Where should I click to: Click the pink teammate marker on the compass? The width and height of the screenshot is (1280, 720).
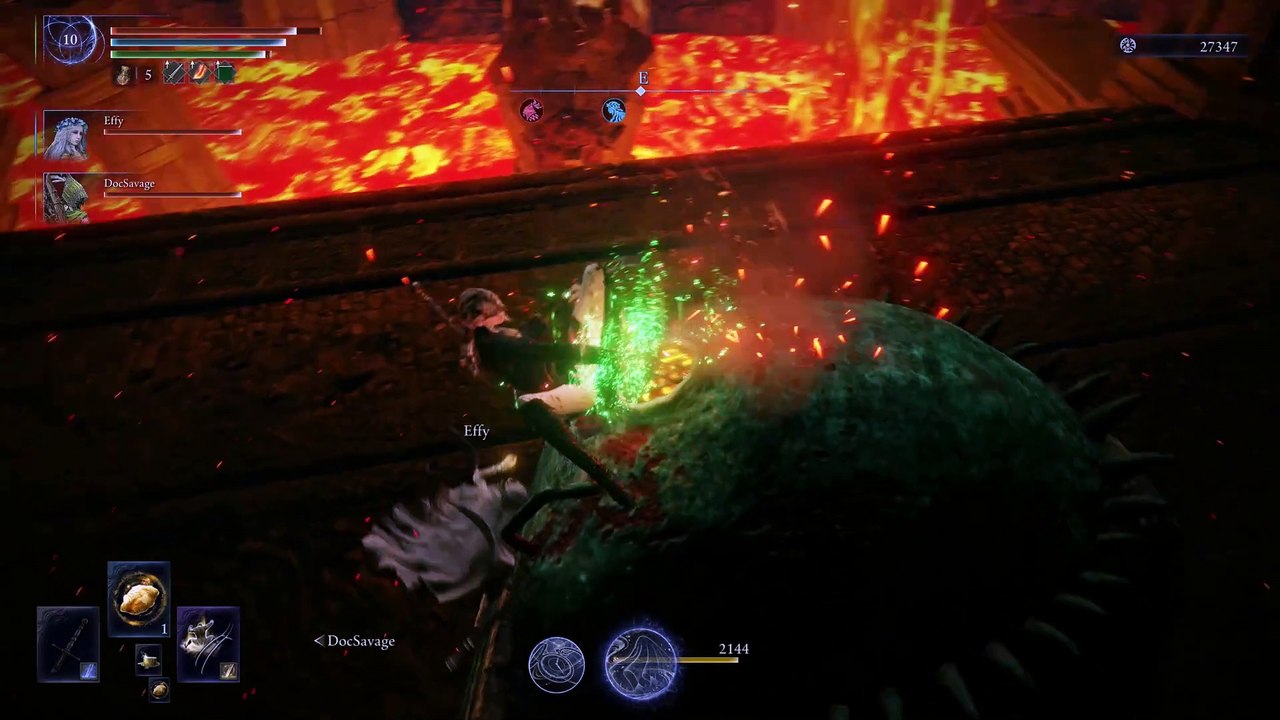[x=532, y=110]
